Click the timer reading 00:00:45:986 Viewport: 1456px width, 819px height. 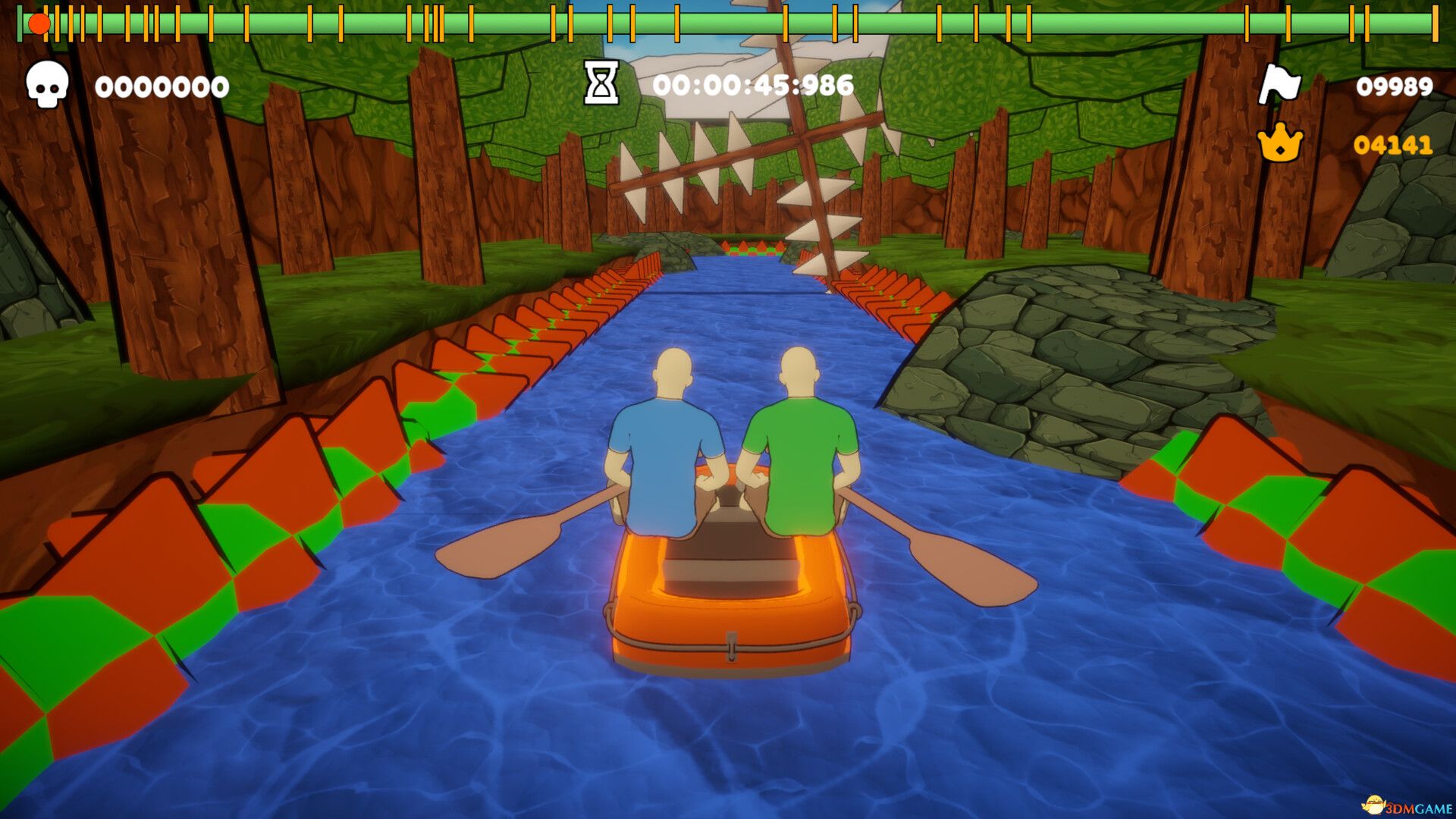pos(755,86)
